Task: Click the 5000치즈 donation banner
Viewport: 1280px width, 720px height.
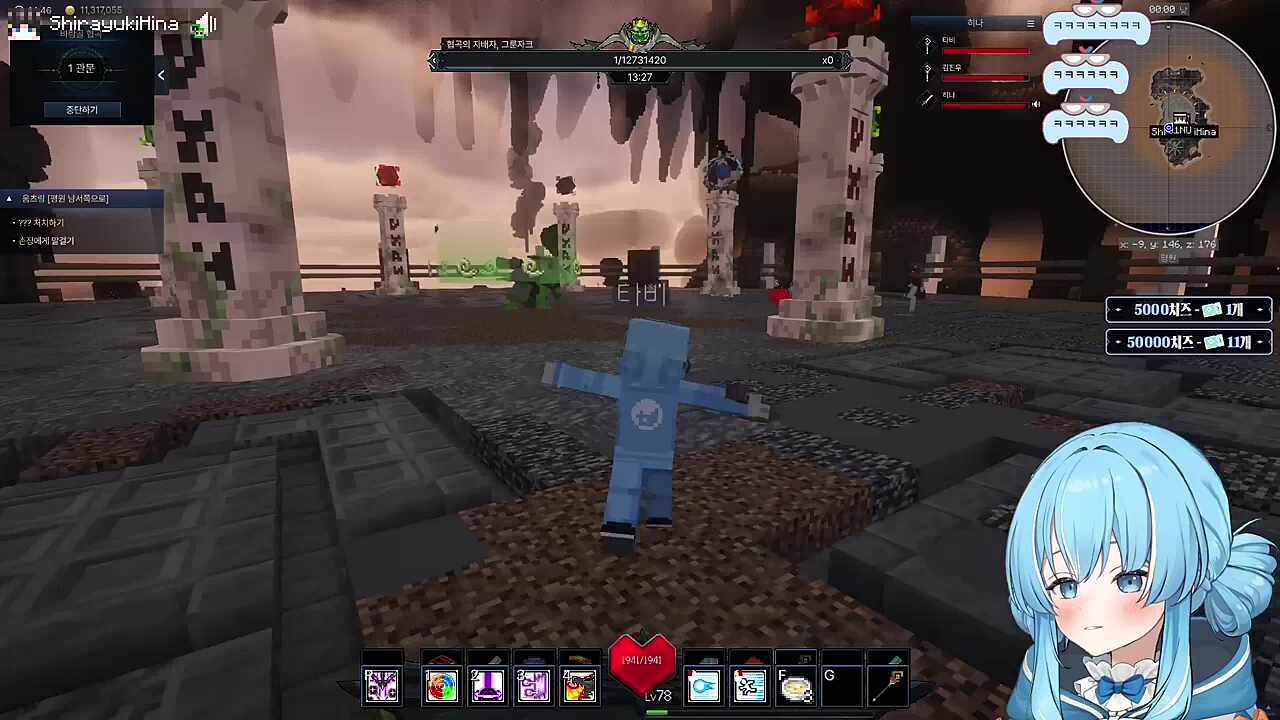Action: point(1188,310)
